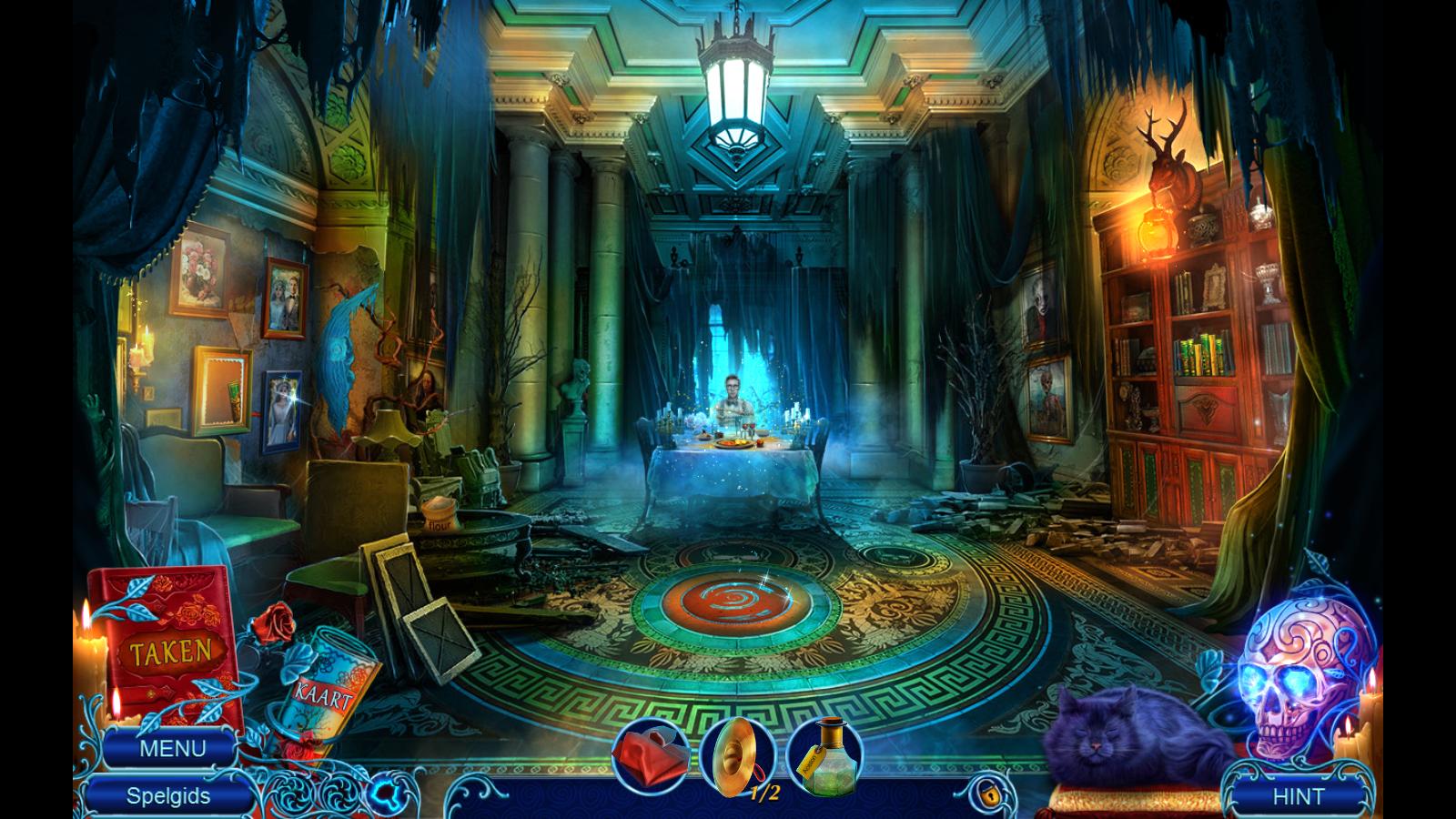Toggle the inventory padlock
This screenshot has height=819, width=1456.
(986, 793)
